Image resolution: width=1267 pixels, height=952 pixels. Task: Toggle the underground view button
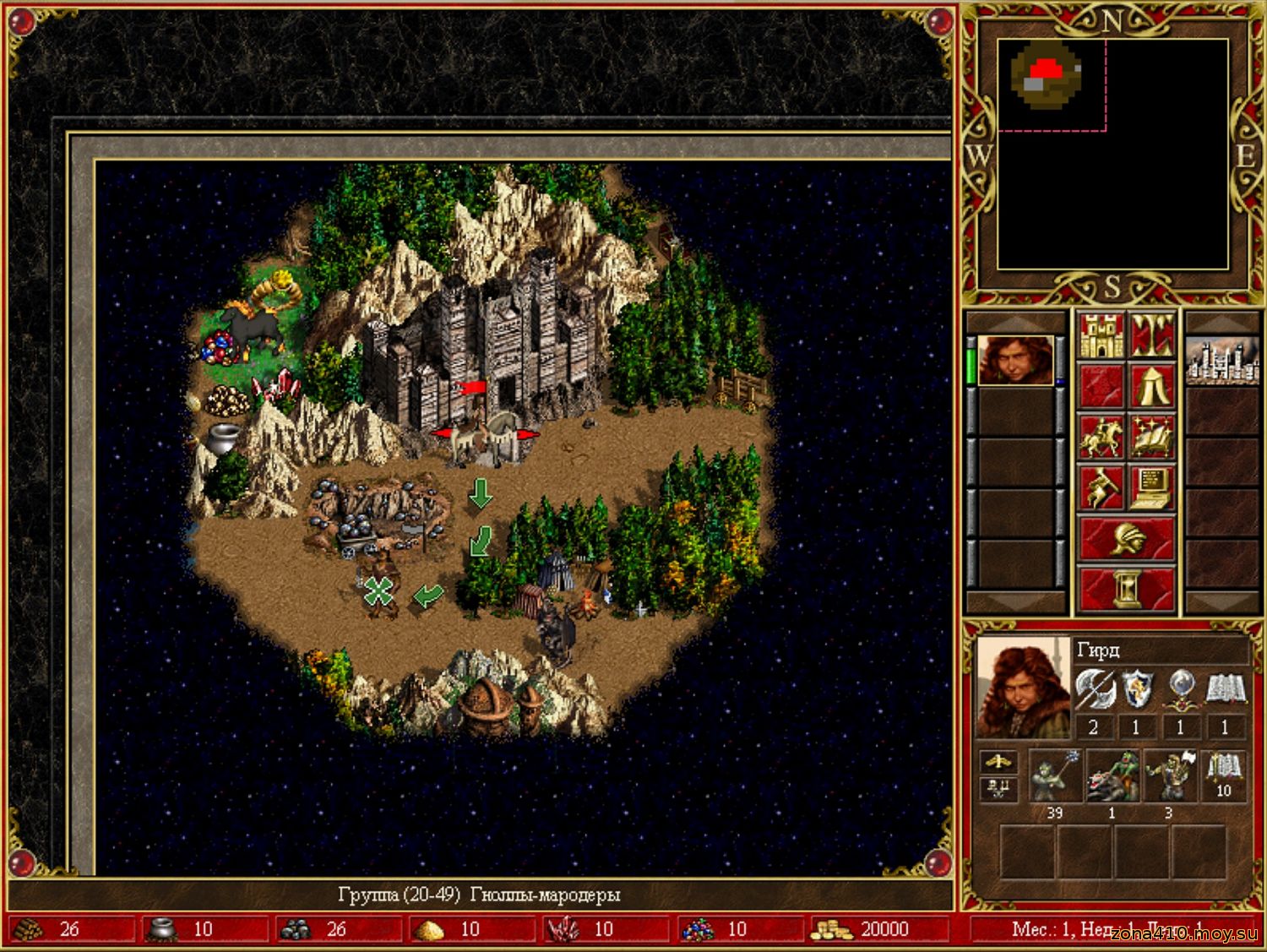pos(1152,335)
